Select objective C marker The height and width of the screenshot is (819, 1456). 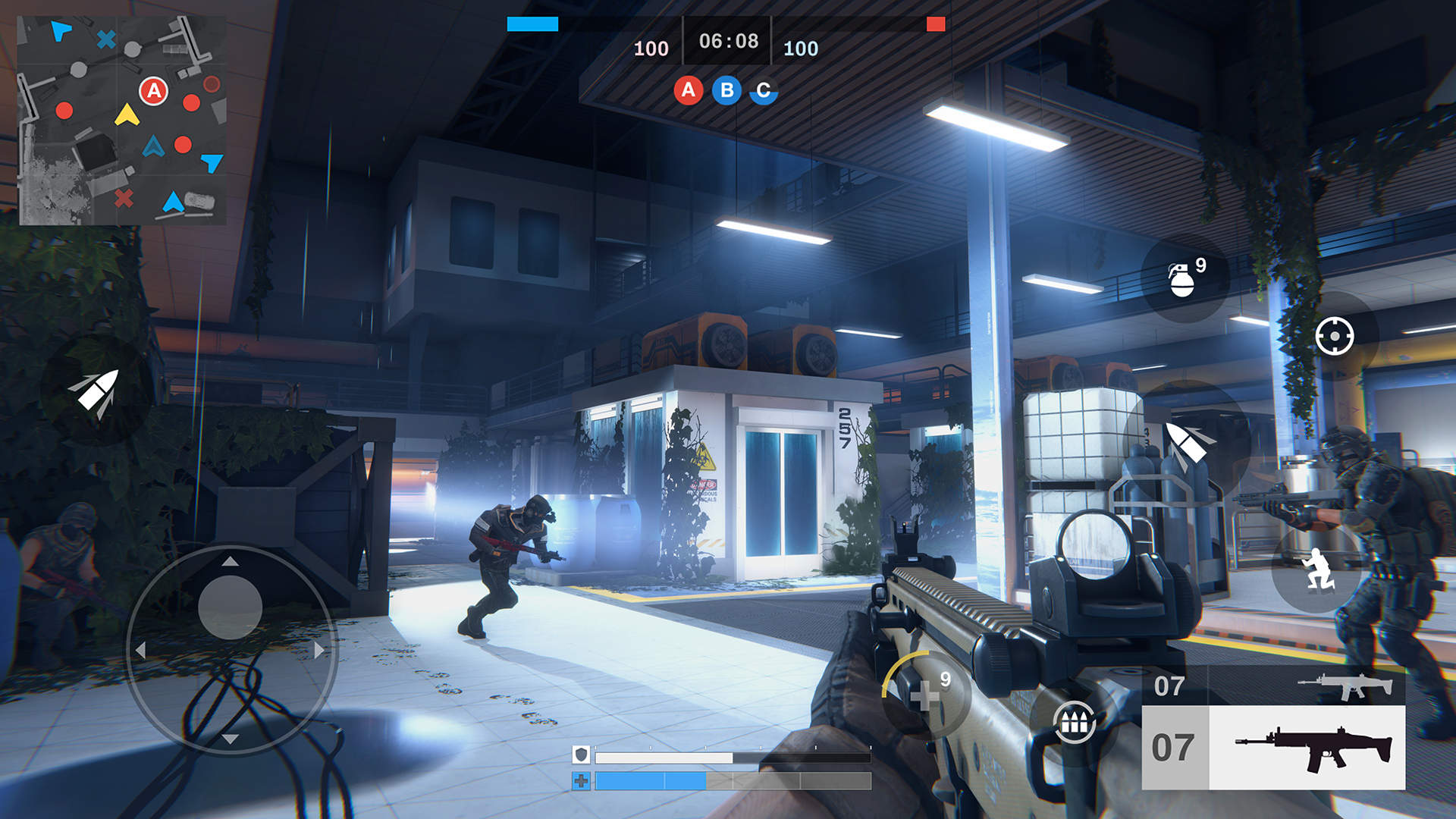pos(762,91)
